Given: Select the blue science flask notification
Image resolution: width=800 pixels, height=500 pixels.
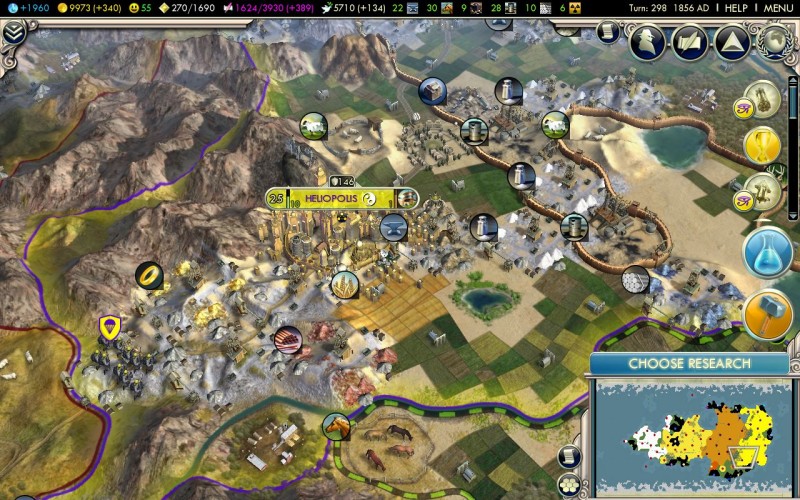Looking at the screenshot, I should click(x=768, y=255).
